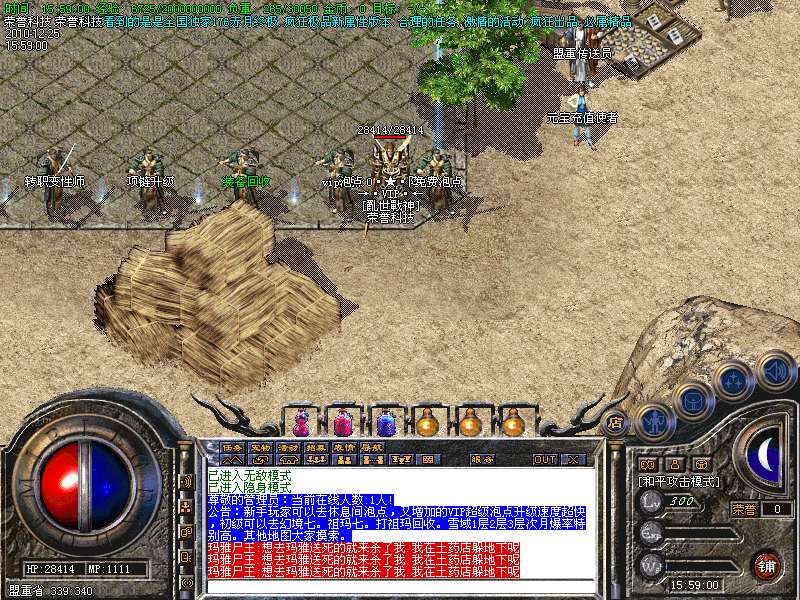800x600 pixels.
Task: Open the 店 shop round icon
Action: [615, 421]
